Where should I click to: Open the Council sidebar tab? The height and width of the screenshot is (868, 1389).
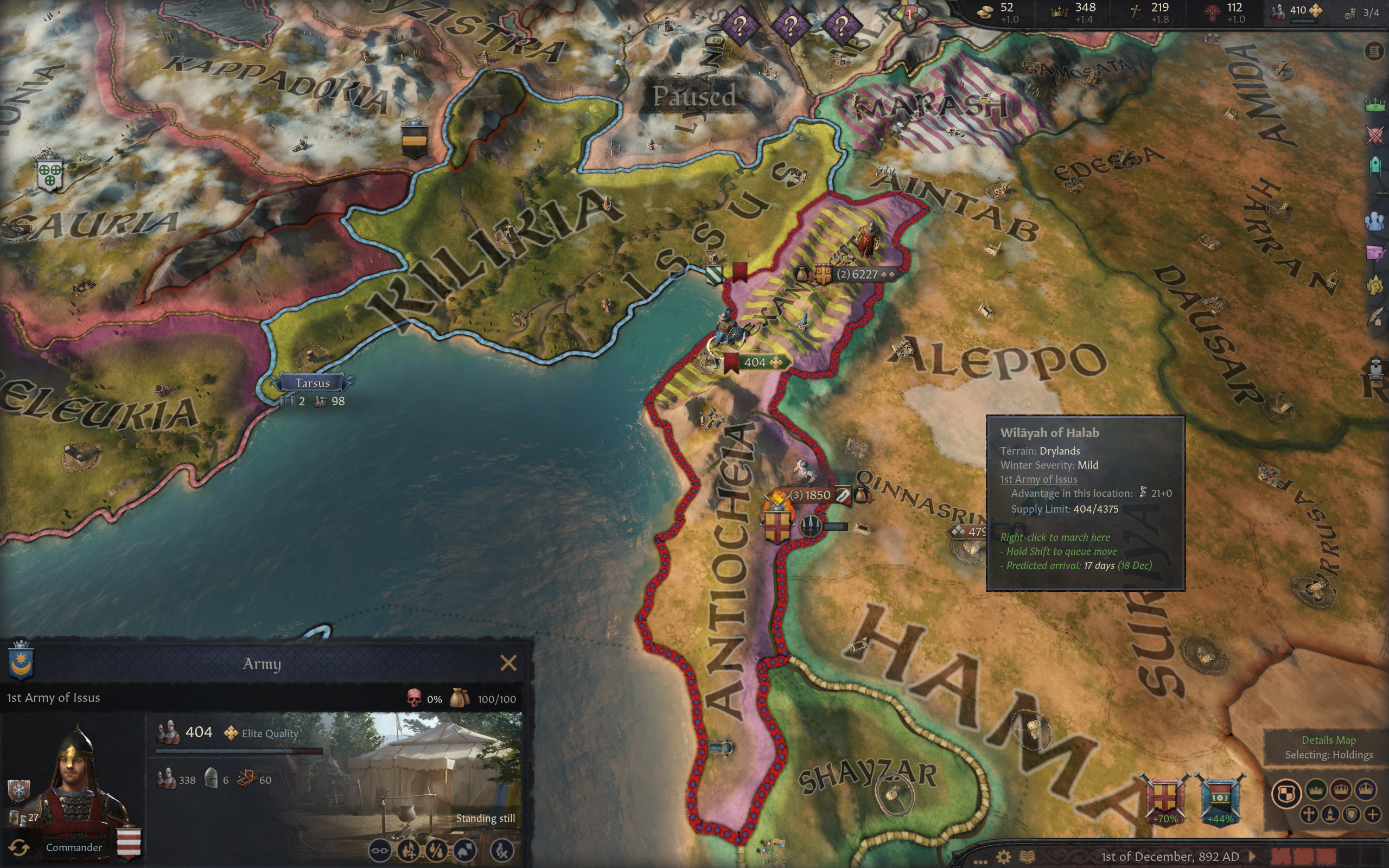coord(1375,166)
